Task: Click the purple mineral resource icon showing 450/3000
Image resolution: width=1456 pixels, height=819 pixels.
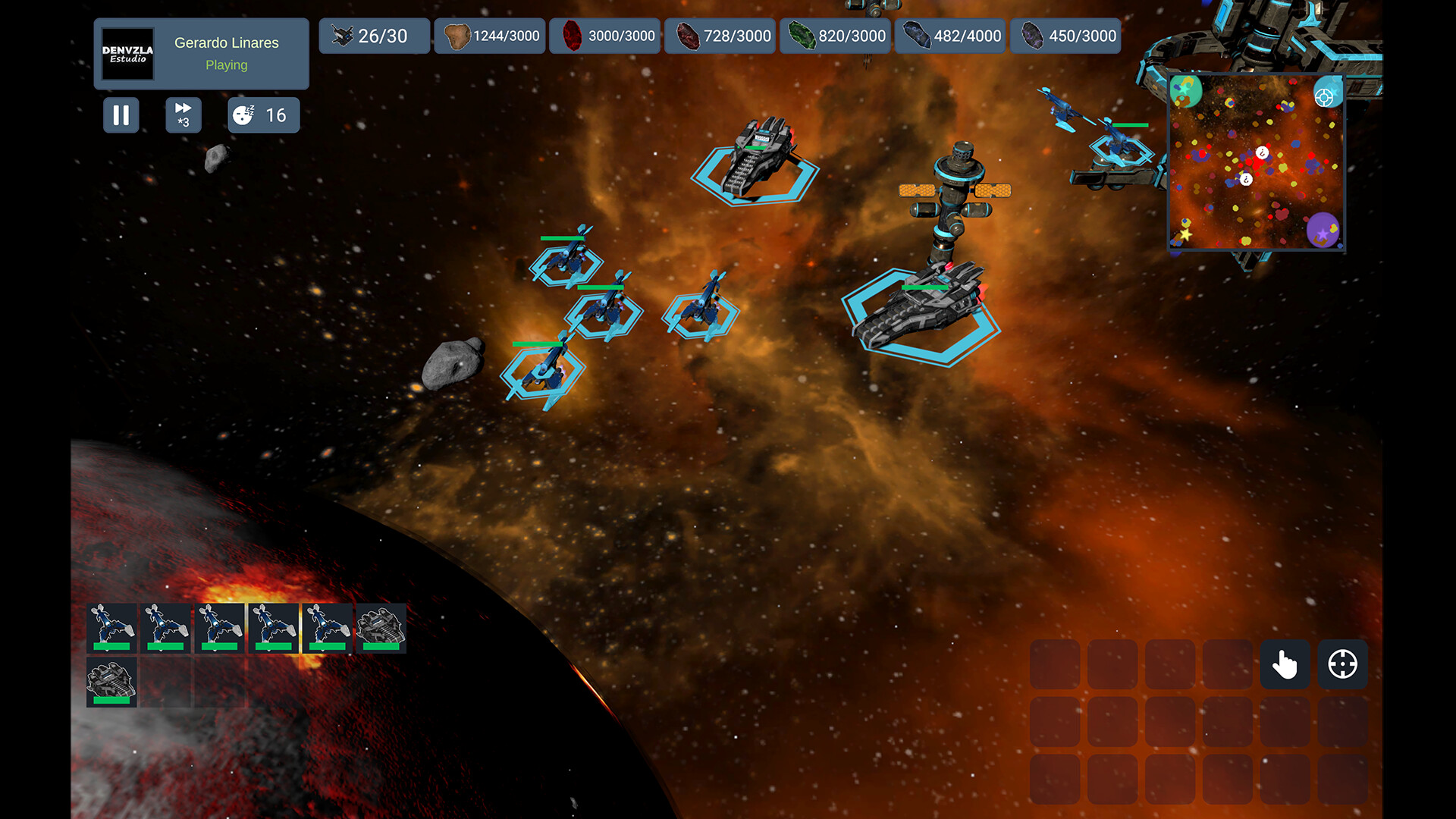Action: click(x=1031, y=35)
